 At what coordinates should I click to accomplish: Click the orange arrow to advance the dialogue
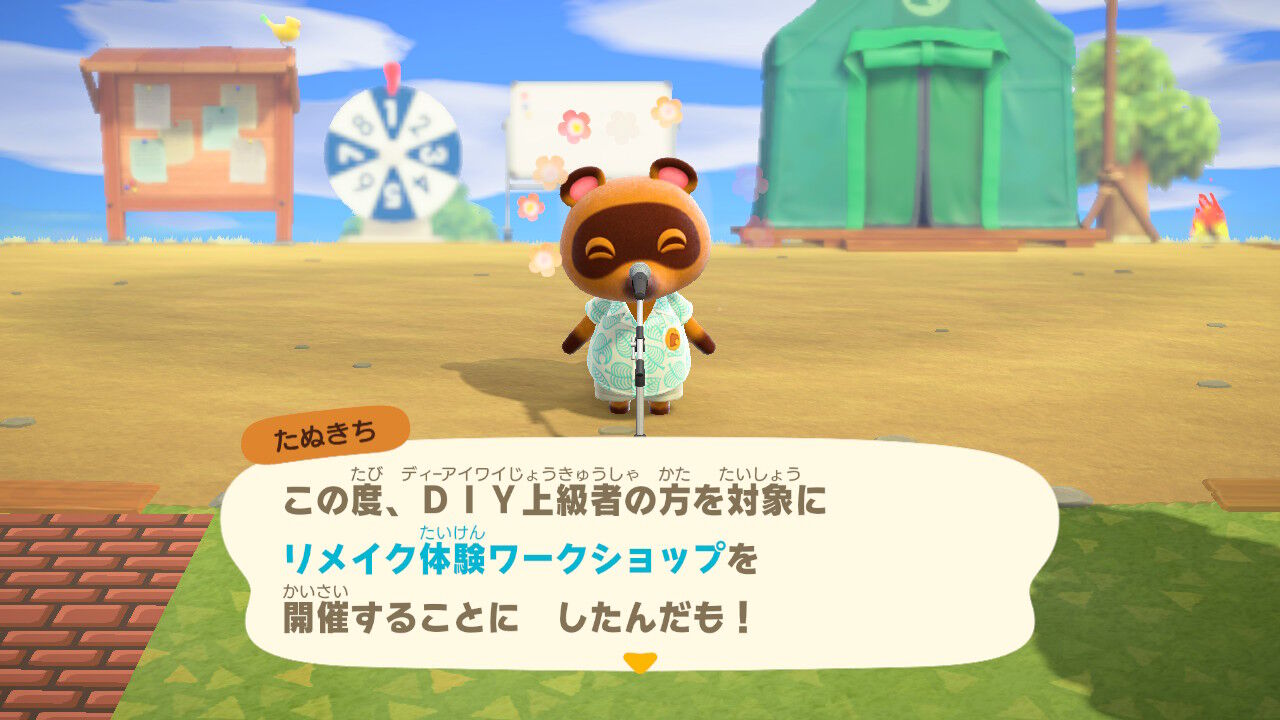640,662
